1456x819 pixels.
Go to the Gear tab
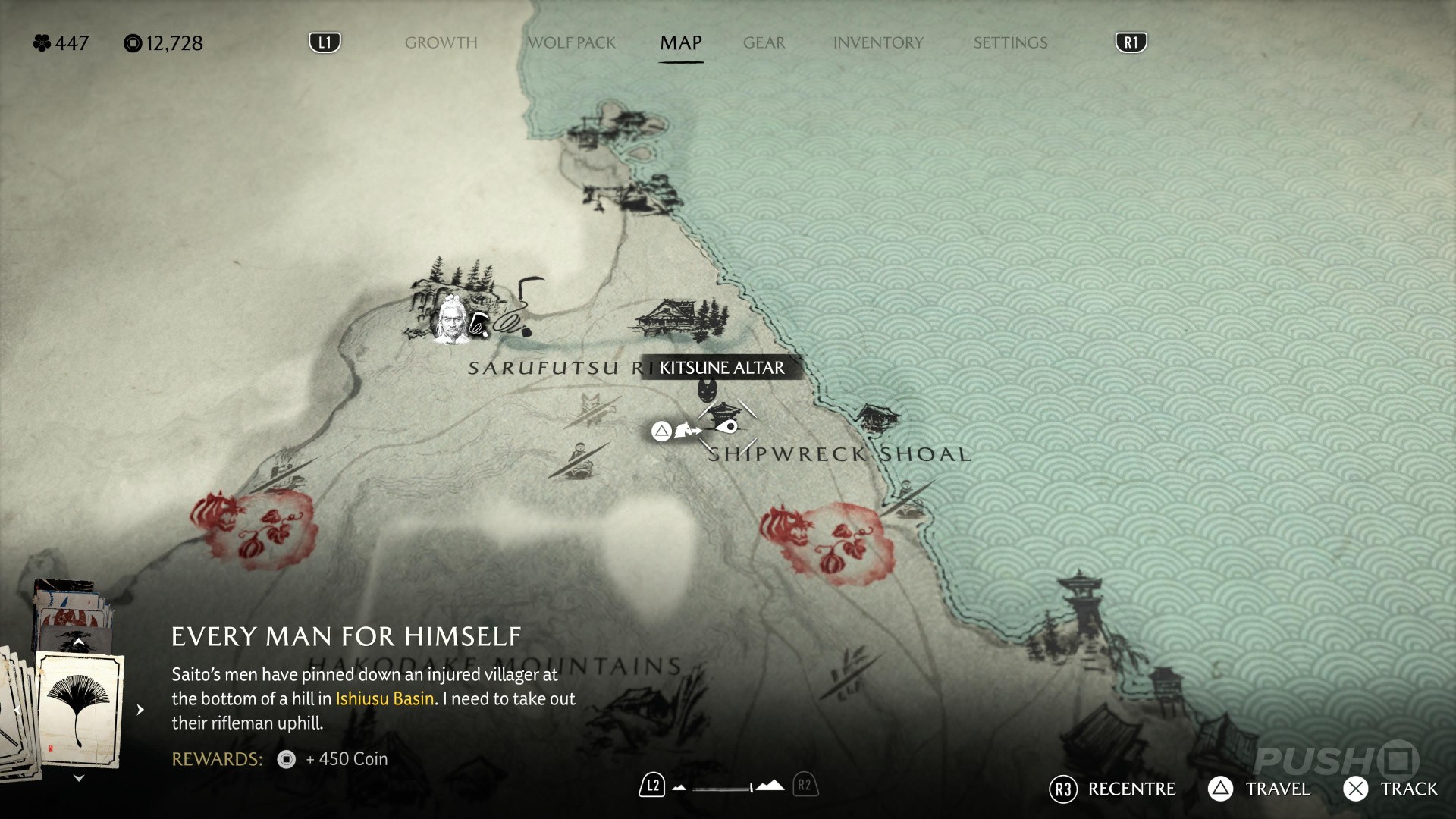764,43
